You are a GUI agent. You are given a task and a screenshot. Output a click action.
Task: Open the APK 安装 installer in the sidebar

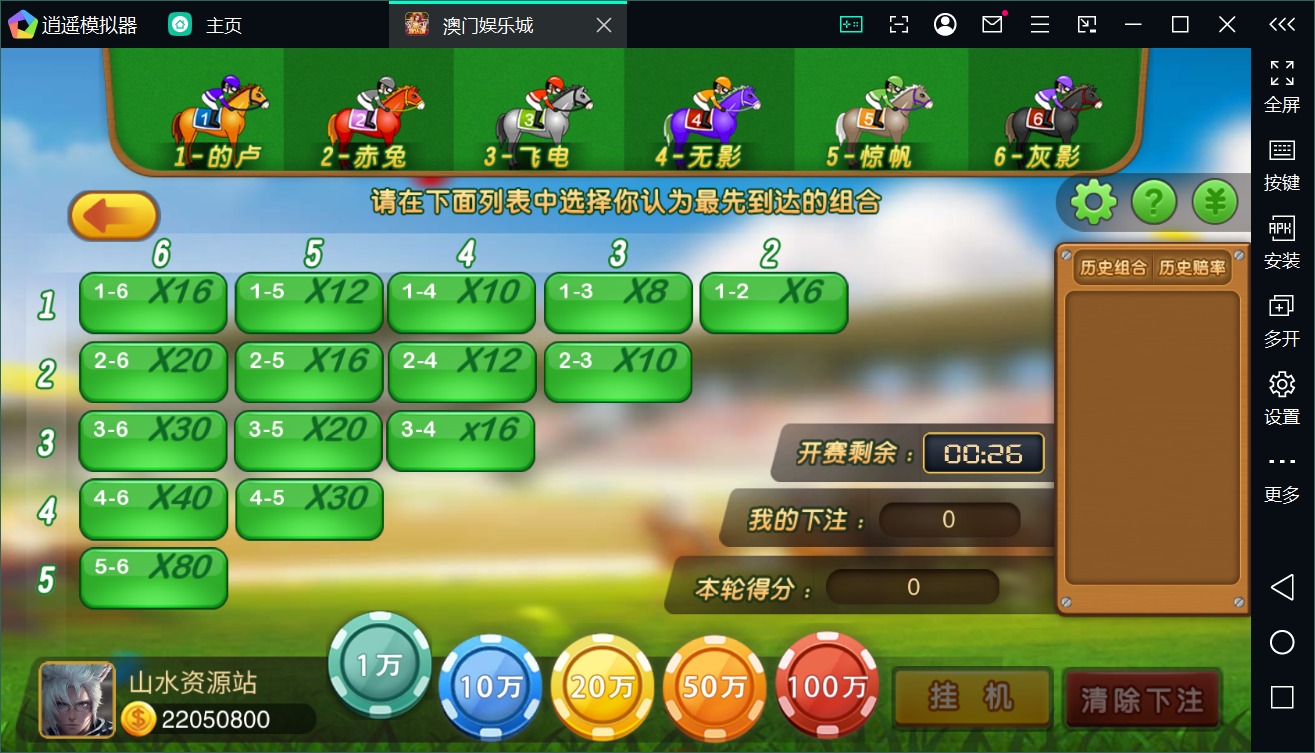click(x=1282, y=239)
